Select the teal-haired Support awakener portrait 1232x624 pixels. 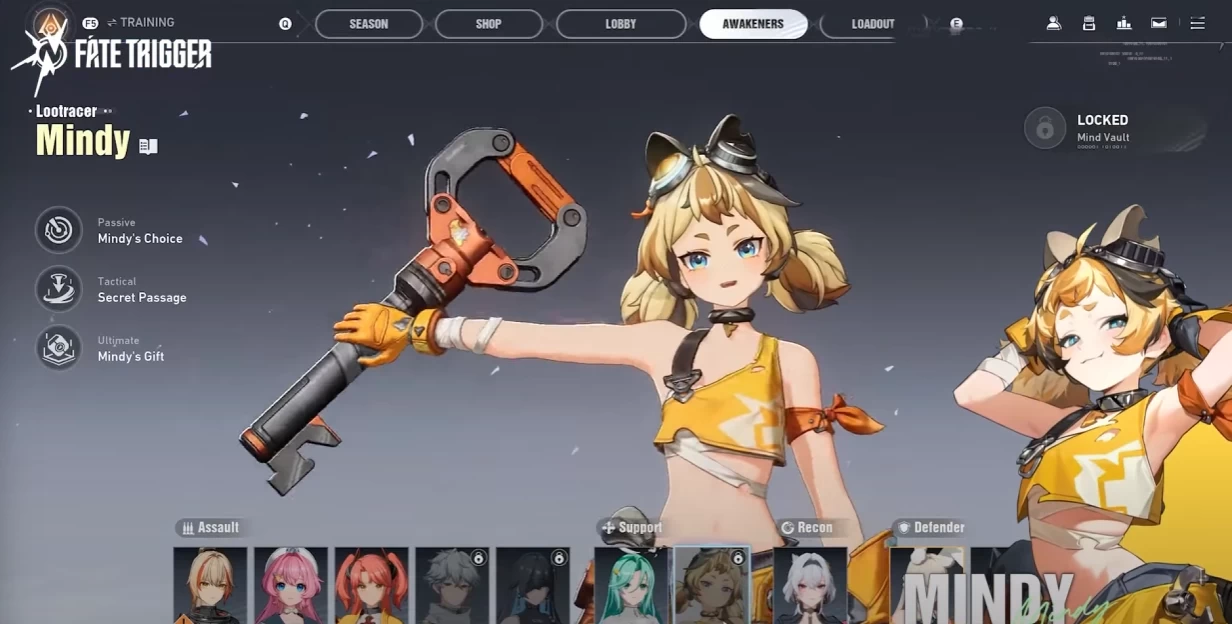tap(631, 585)
